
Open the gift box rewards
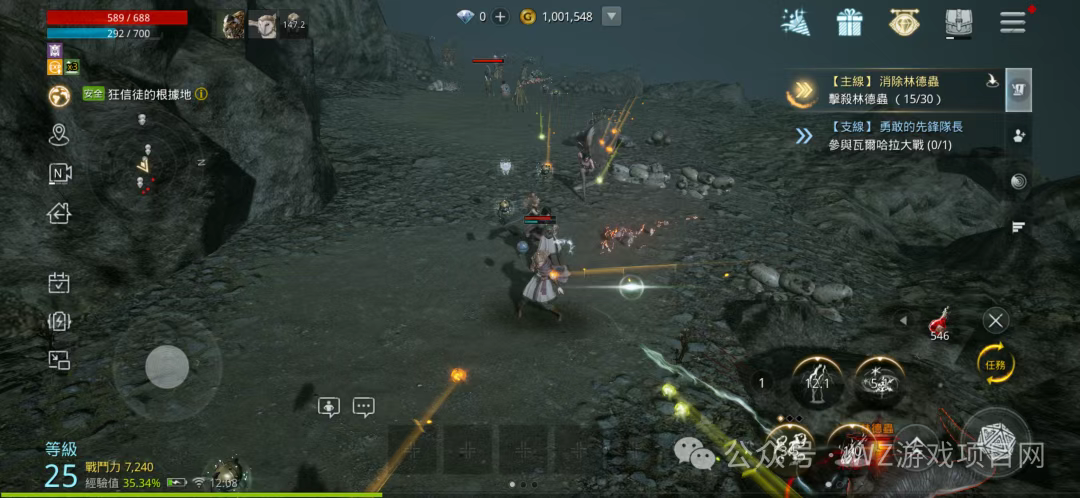850,21
